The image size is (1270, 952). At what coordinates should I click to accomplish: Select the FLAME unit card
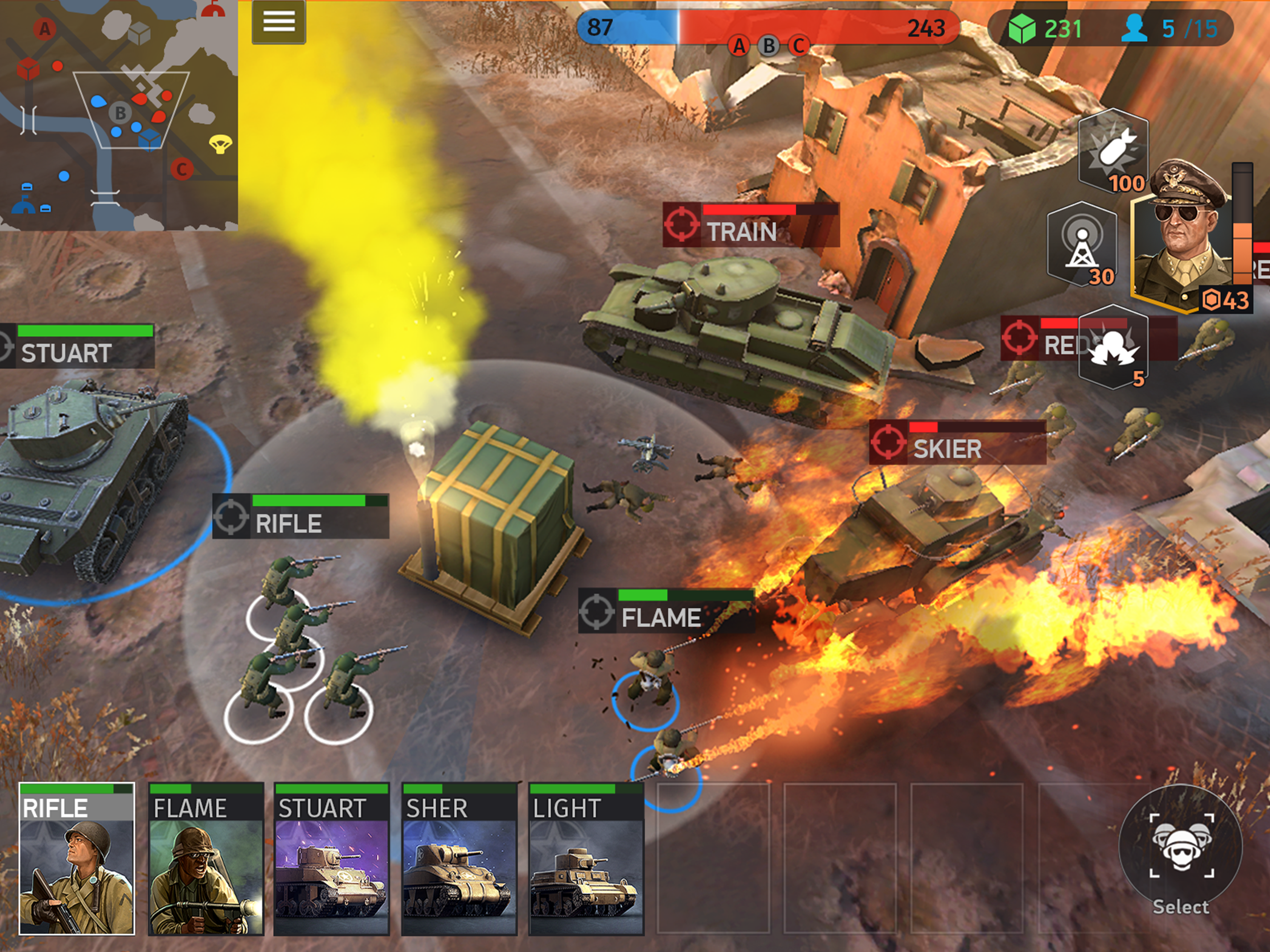click(206, 859)
